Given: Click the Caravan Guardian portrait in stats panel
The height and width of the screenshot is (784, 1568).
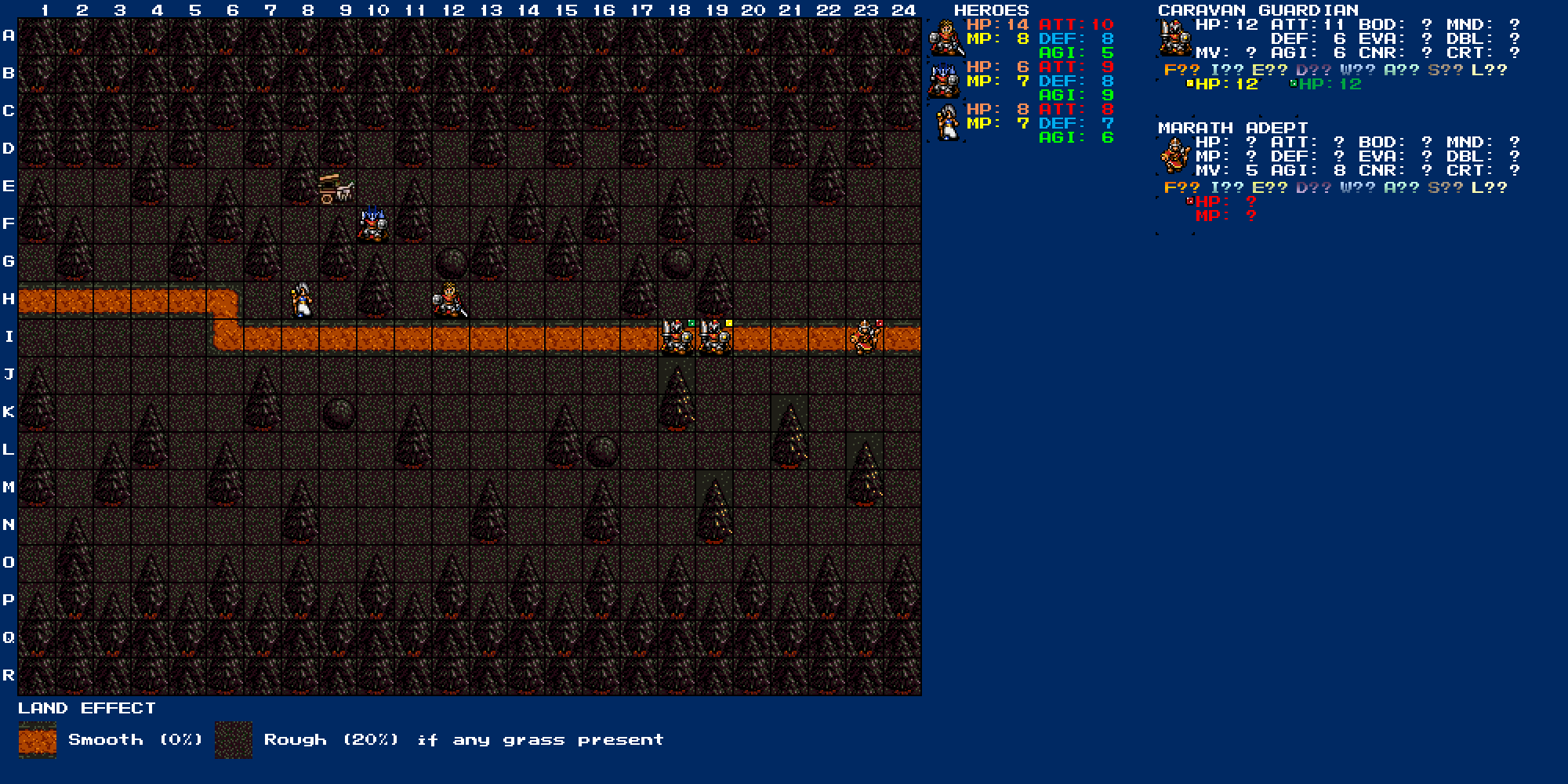Looking at the screenshot, I should point(1174,38).
